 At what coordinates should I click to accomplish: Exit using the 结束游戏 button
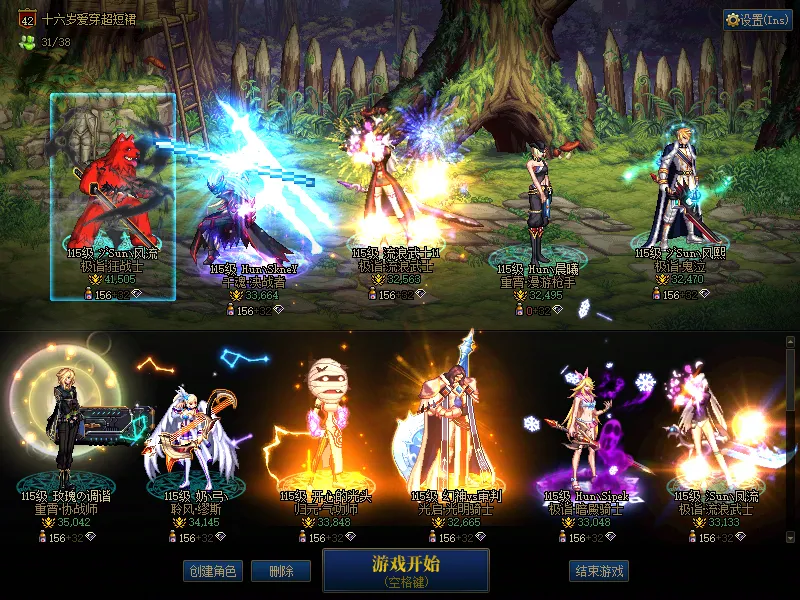point(599,571)
